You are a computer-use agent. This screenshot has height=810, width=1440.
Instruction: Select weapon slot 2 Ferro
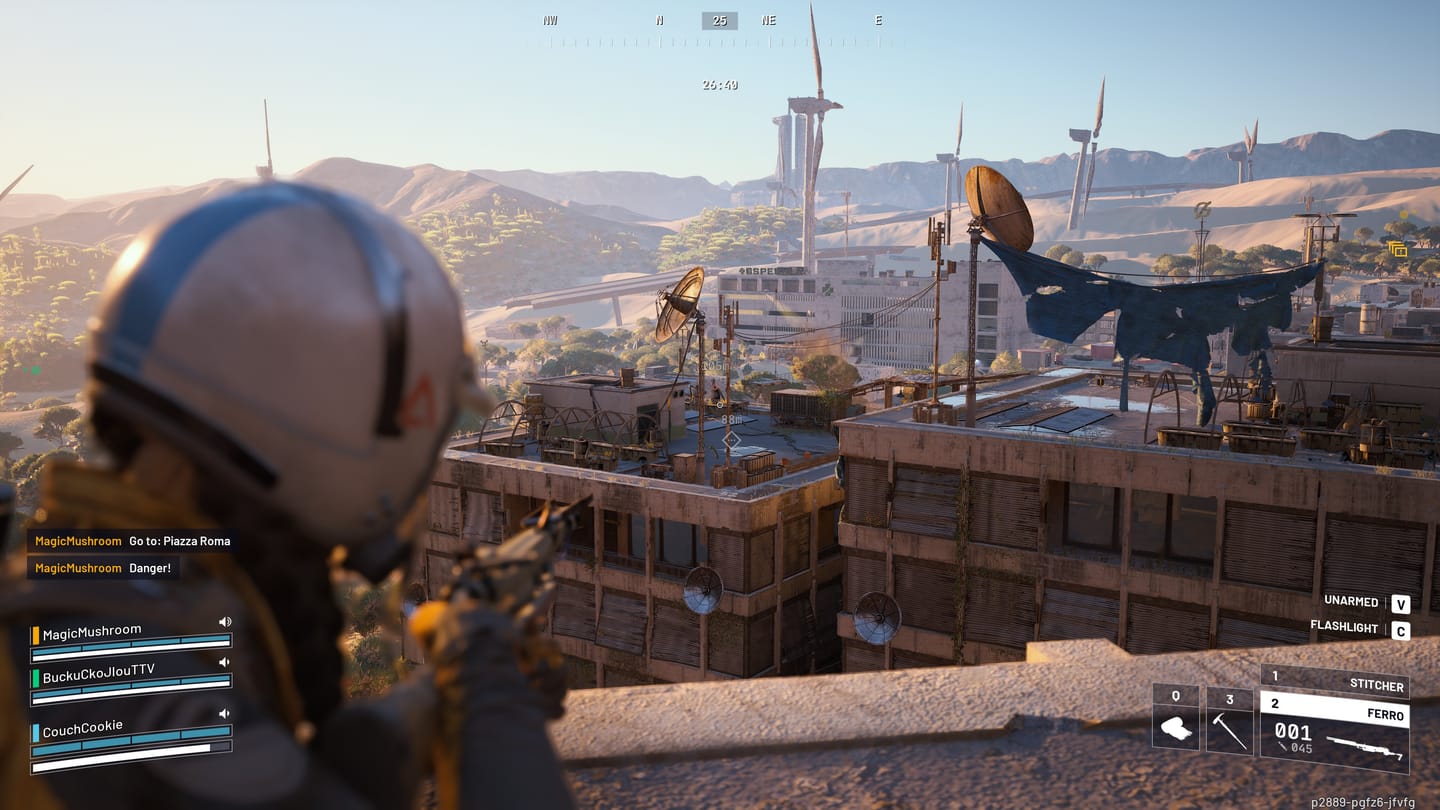(1340, 706)
